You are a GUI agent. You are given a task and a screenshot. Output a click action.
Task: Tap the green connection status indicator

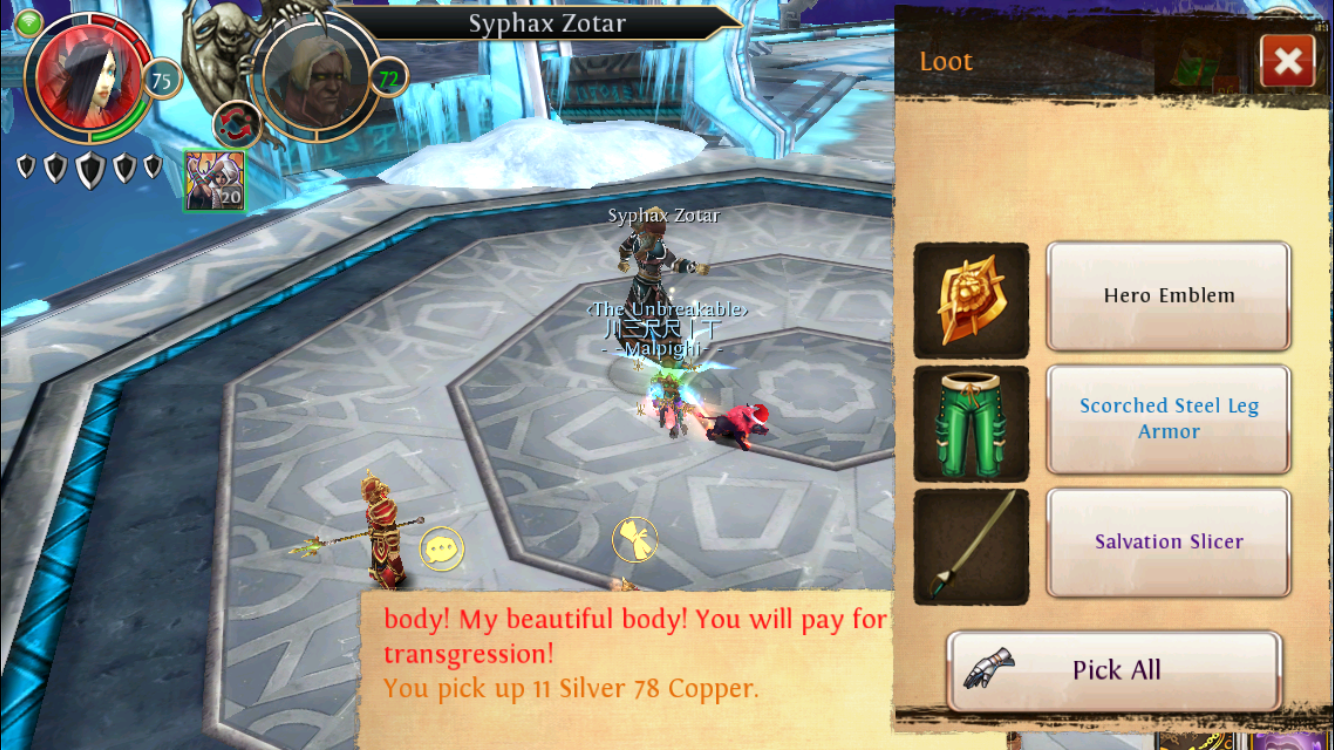coord(29,21)
